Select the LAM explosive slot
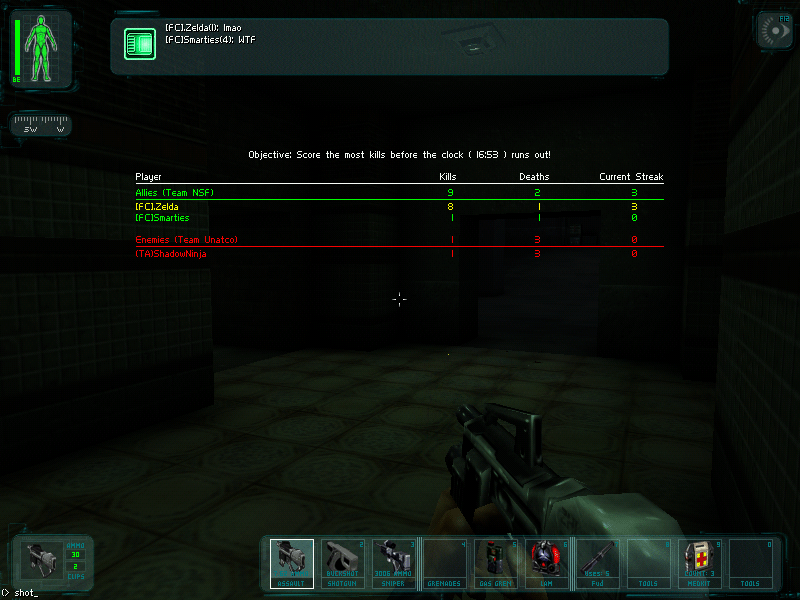800x600 pixels. click(547, 563)
